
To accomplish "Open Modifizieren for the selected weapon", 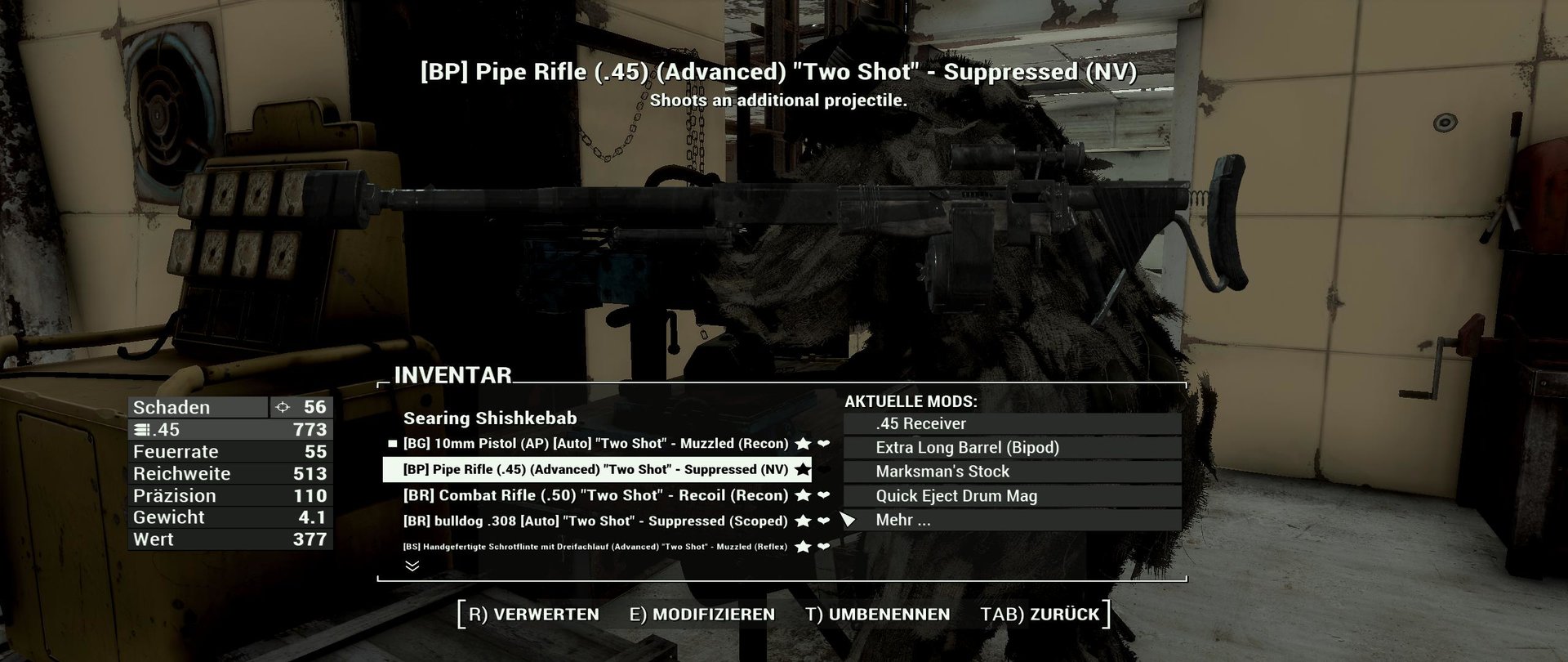I will pyautogui.click(x=702, y=615).
